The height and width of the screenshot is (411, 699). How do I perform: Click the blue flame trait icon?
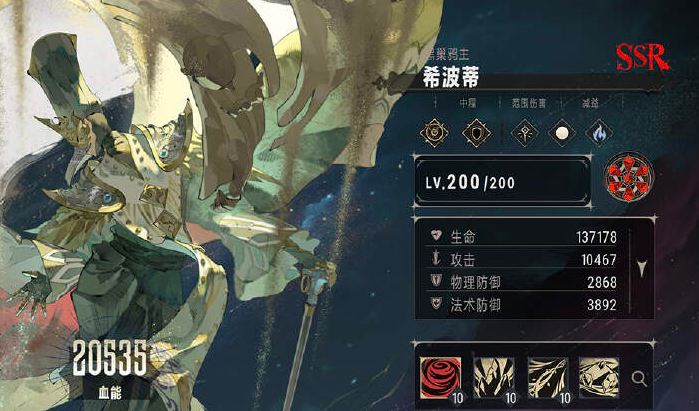pyautogui.click(x=599, y=132)
